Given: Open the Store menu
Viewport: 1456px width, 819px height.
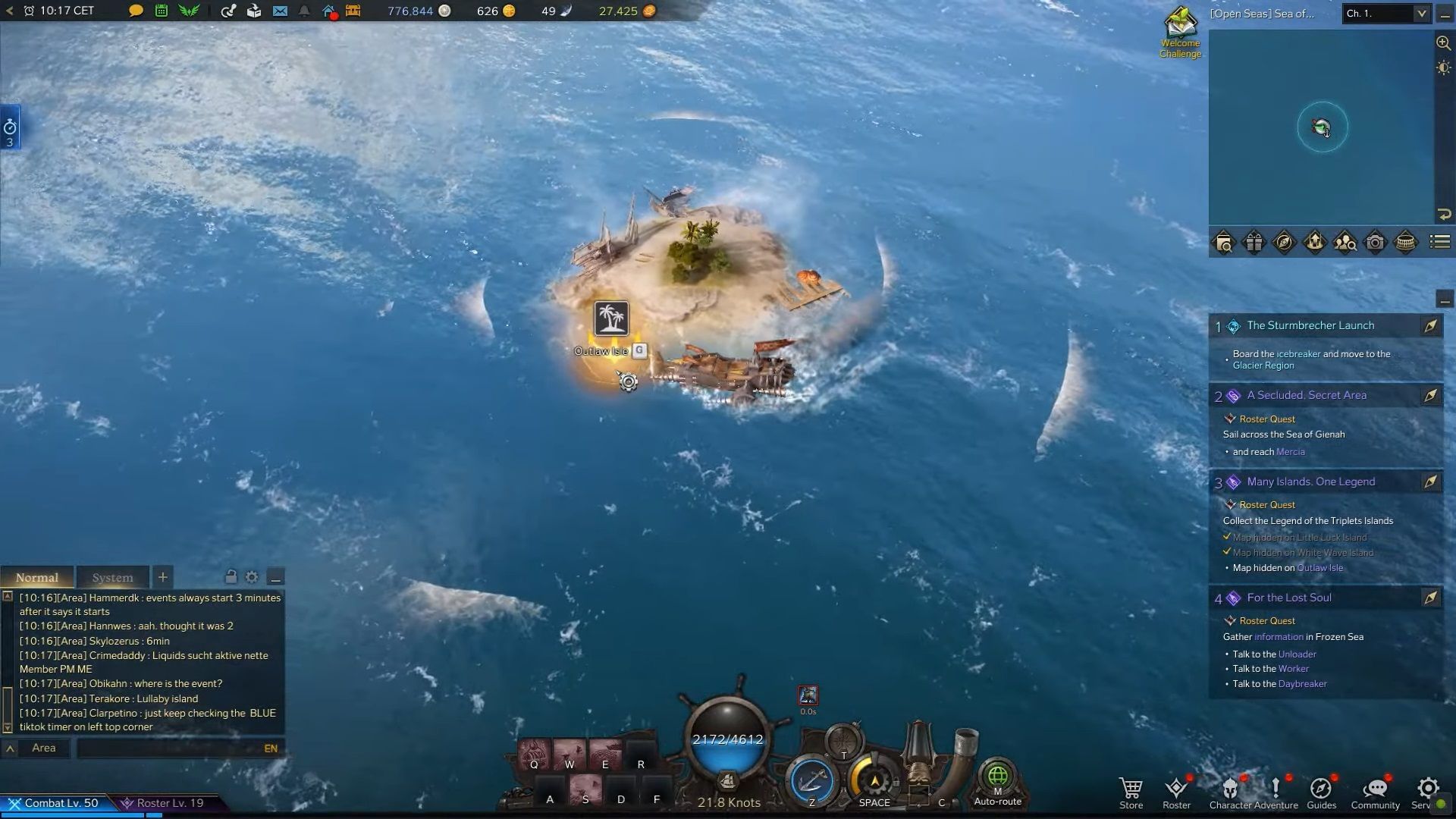Looking at the screenshot, I should [x=1131, y=792].
